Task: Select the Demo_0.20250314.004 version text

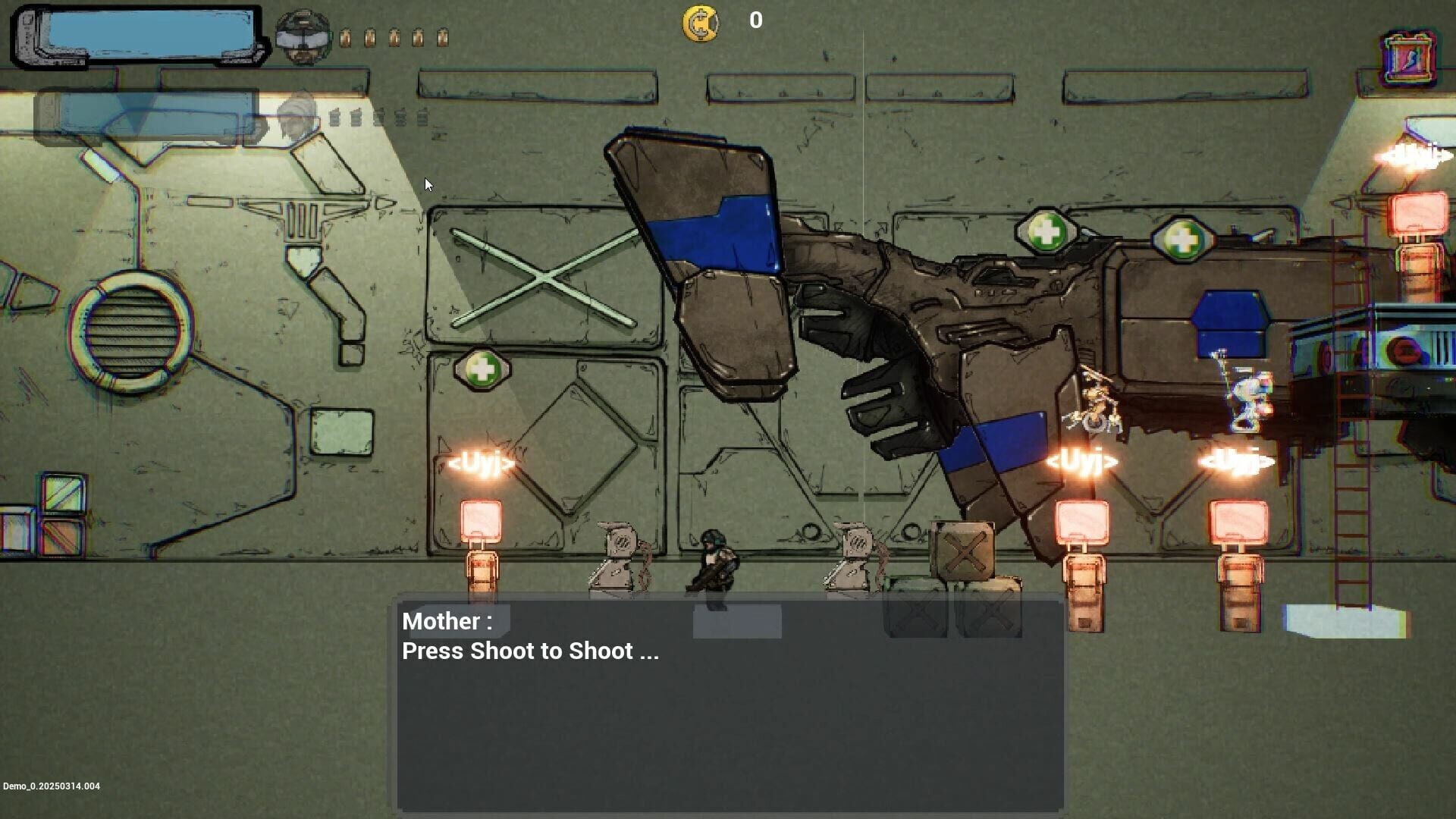Action: [x=51, y=786]
